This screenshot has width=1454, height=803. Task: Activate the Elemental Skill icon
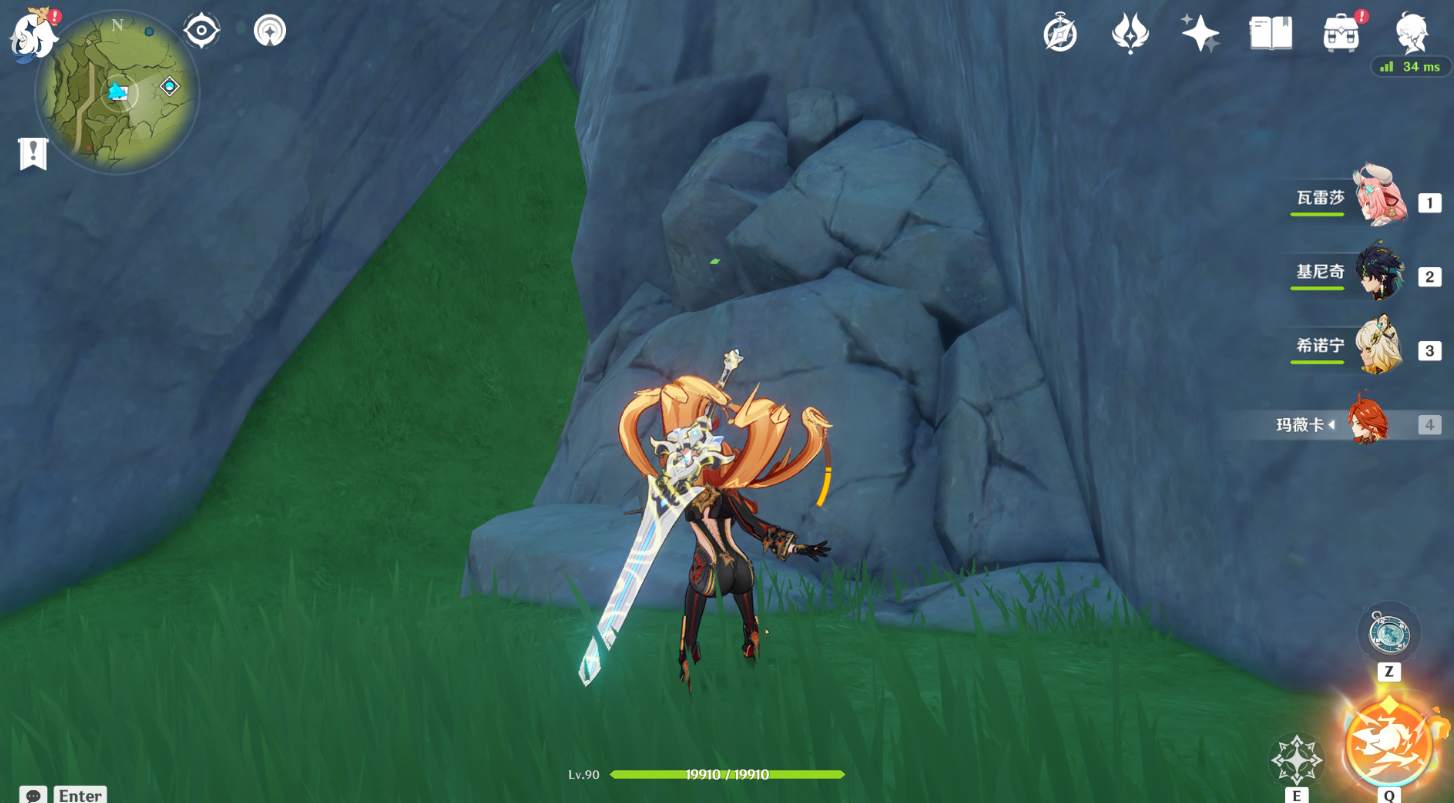click(1296, 760)
